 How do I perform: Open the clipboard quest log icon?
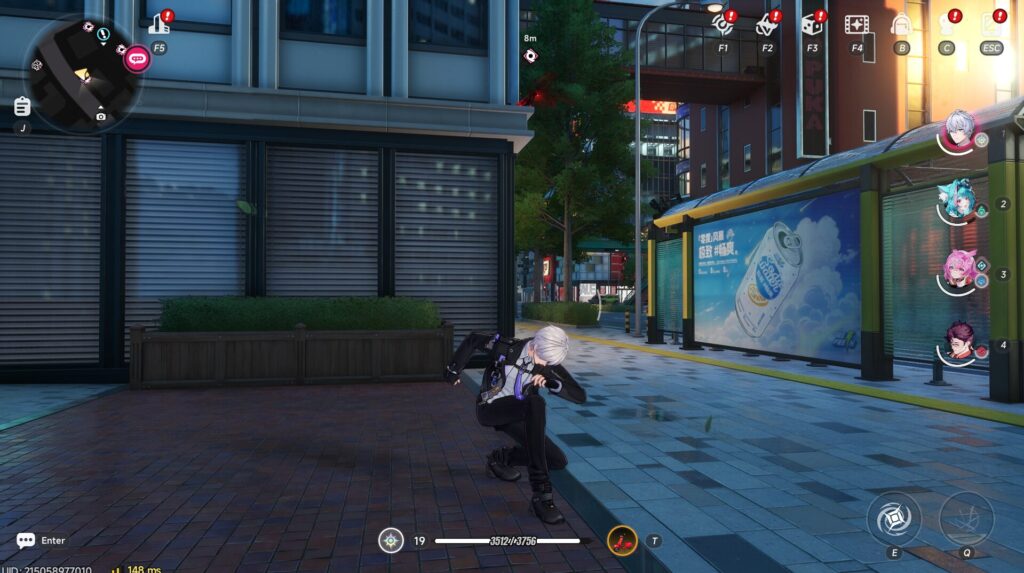pyautogui.click(x=22, y=106)
